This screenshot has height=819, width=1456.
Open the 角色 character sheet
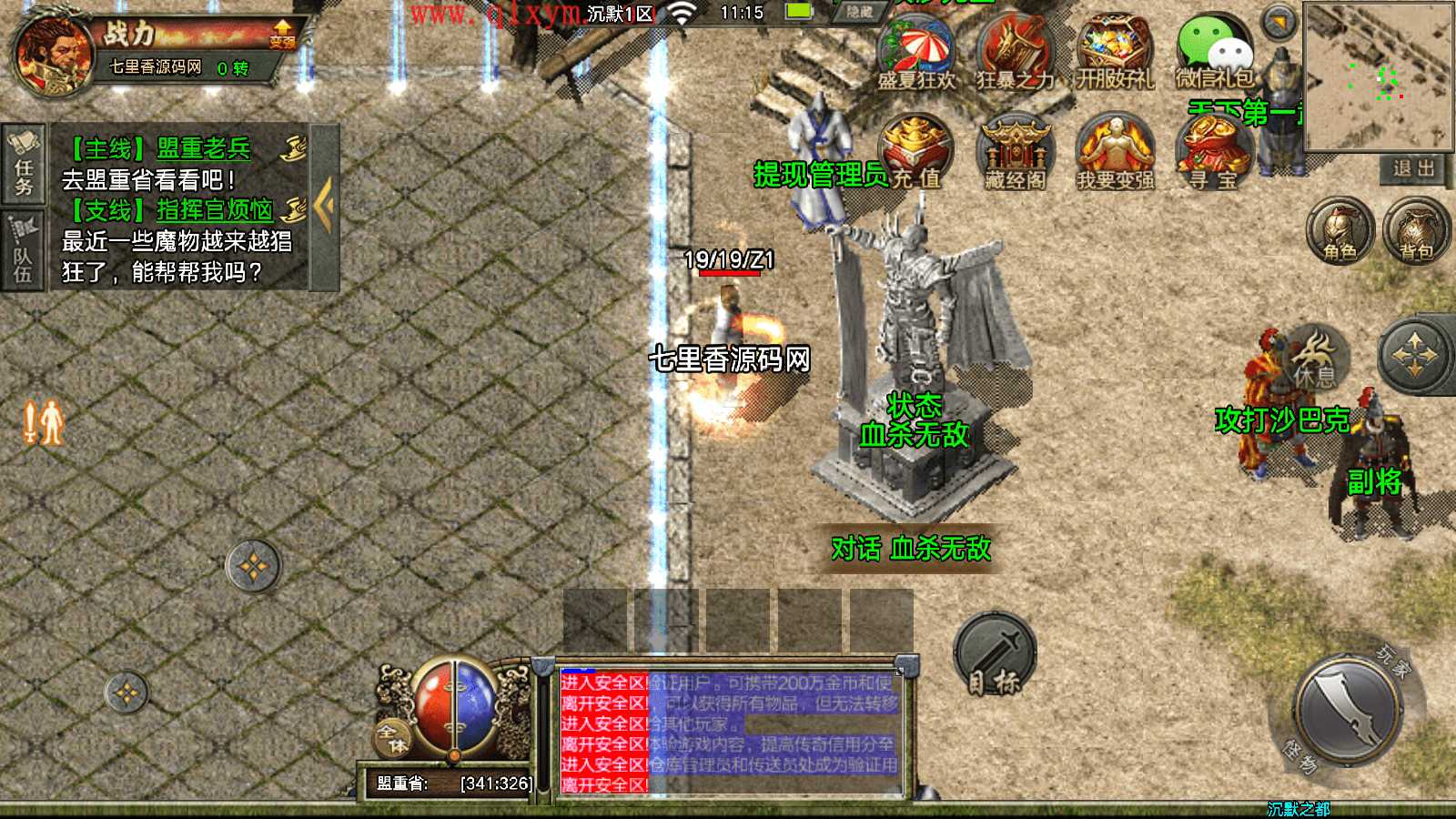point(1340,230)
